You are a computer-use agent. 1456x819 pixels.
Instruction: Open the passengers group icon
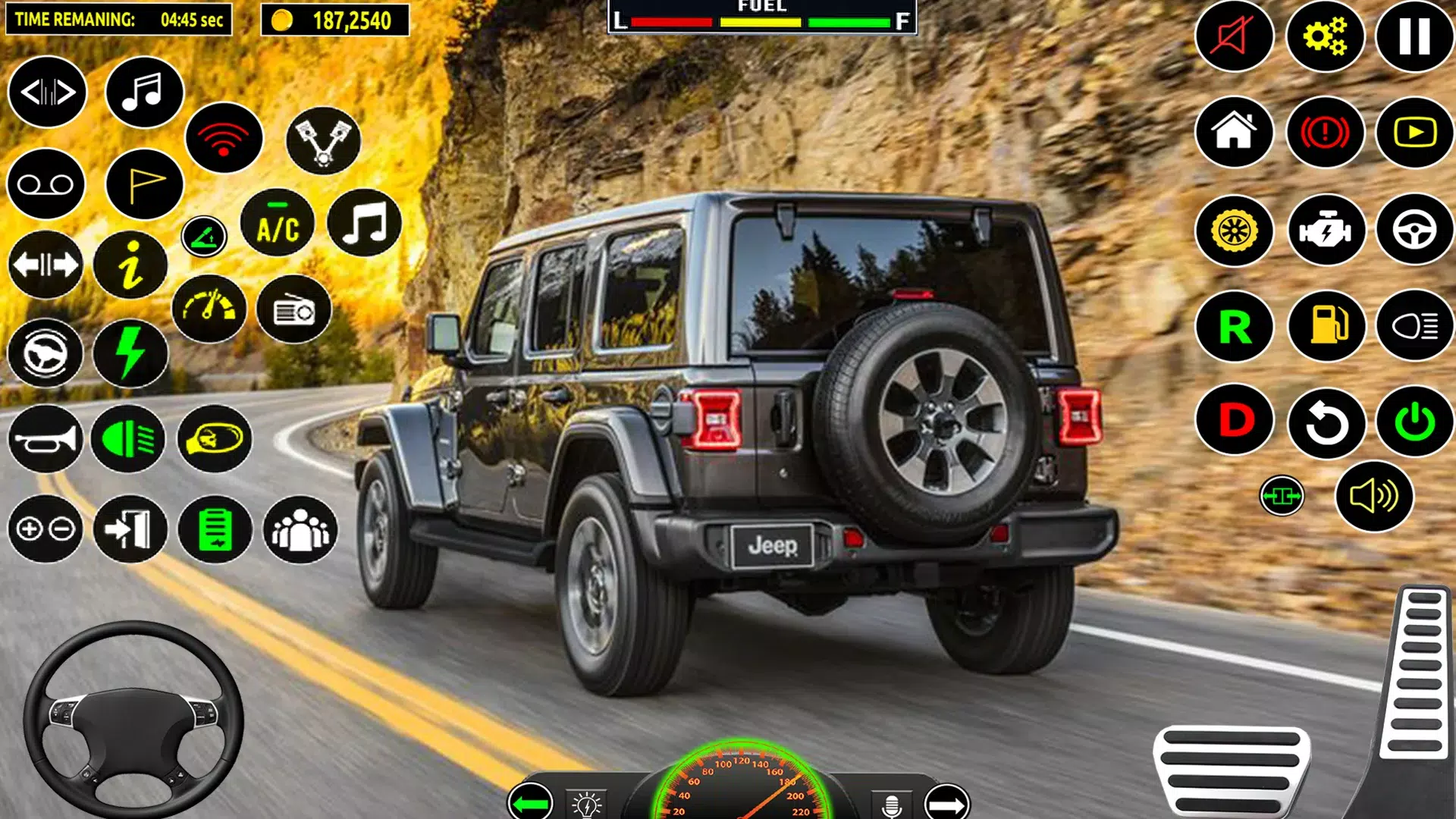pyautogui.click(x=300, y=529)
